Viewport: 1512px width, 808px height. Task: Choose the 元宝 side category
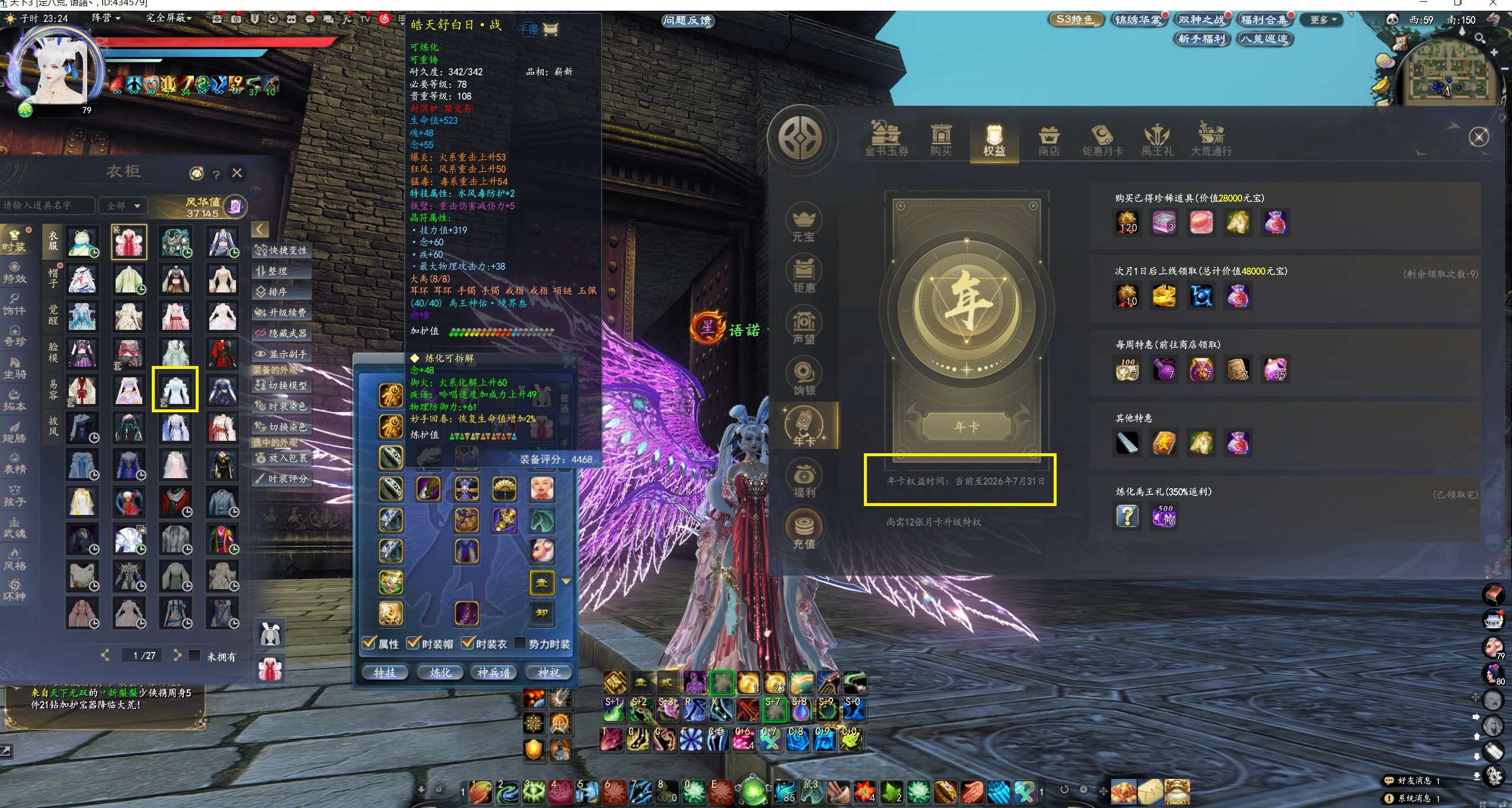click(803, 225)
